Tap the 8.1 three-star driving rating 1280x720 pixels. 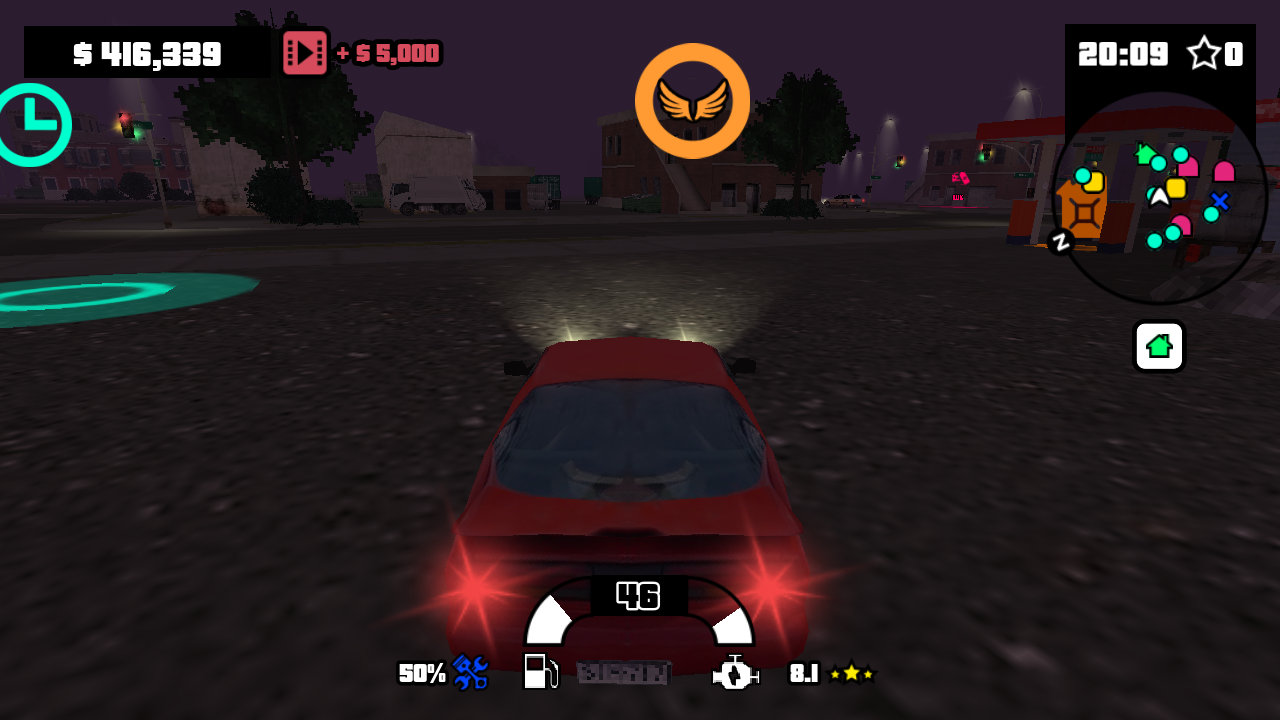(x=828, y=675)
